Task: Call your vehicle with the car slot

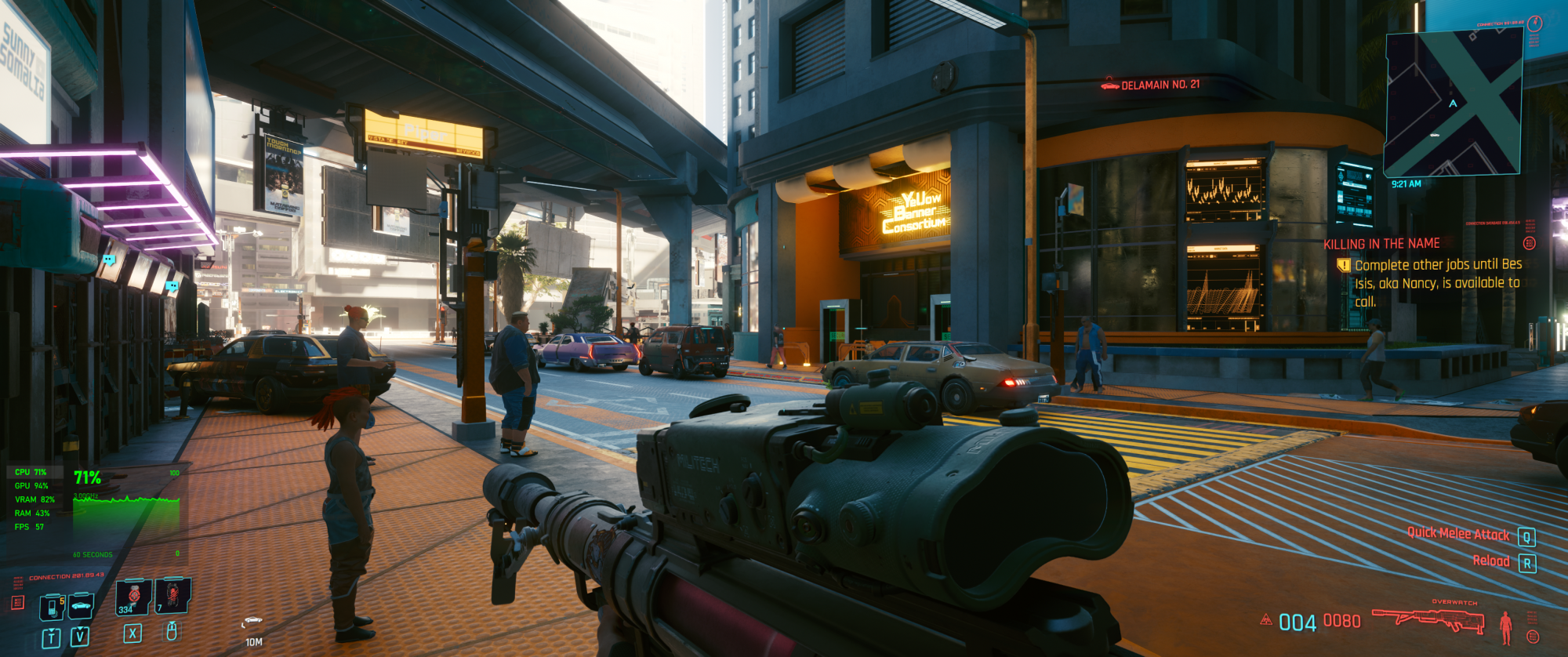Action: pos(81,604)
